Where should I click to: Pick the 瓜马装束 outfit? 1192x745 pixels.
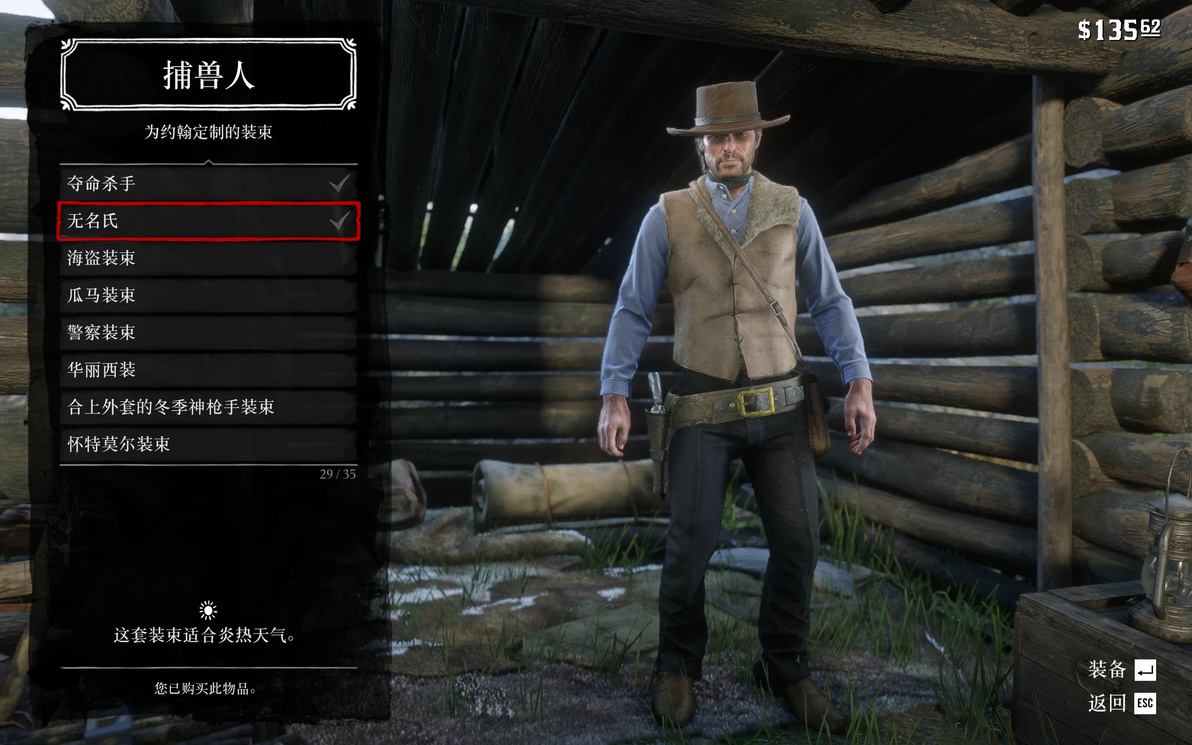pyautogui.click(x=208, y=295)
